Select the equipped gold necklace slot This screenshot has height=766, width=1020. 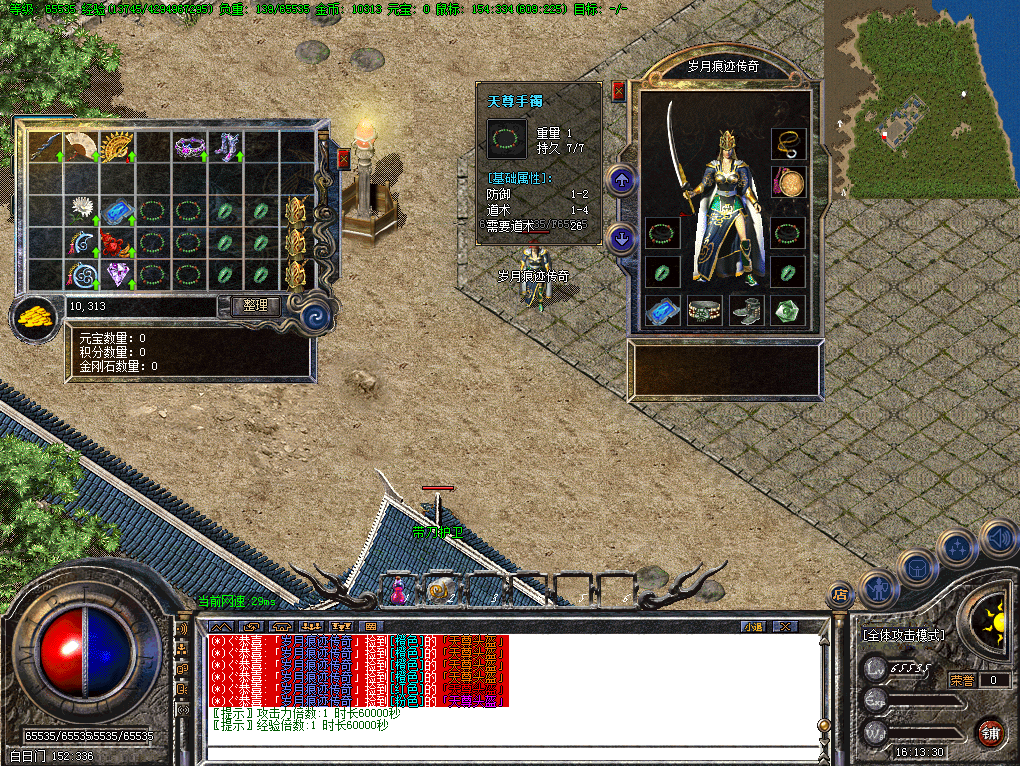(788, 144)
